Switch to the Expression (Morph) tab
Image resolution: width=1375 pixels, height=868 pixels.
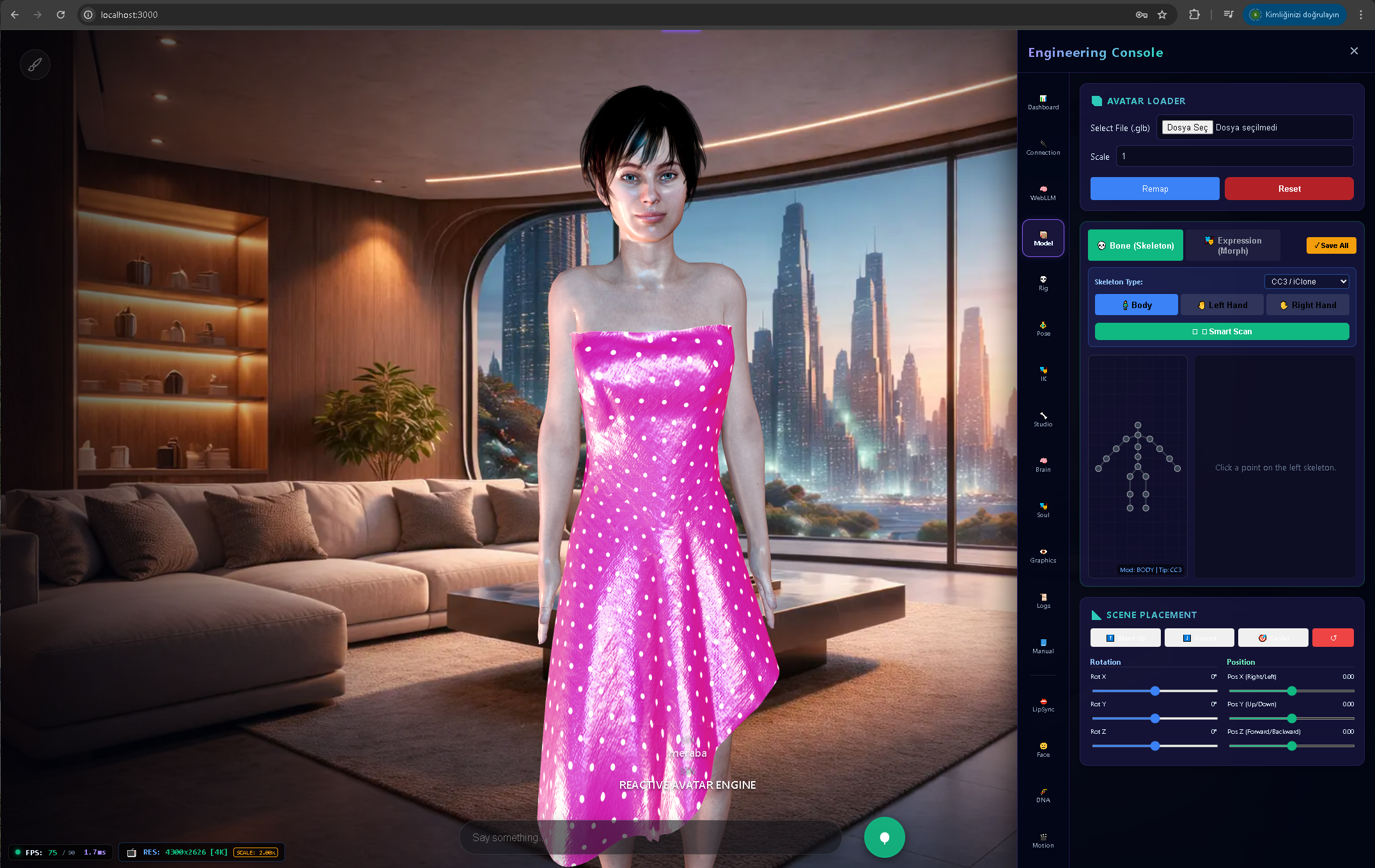point(1233,245)
